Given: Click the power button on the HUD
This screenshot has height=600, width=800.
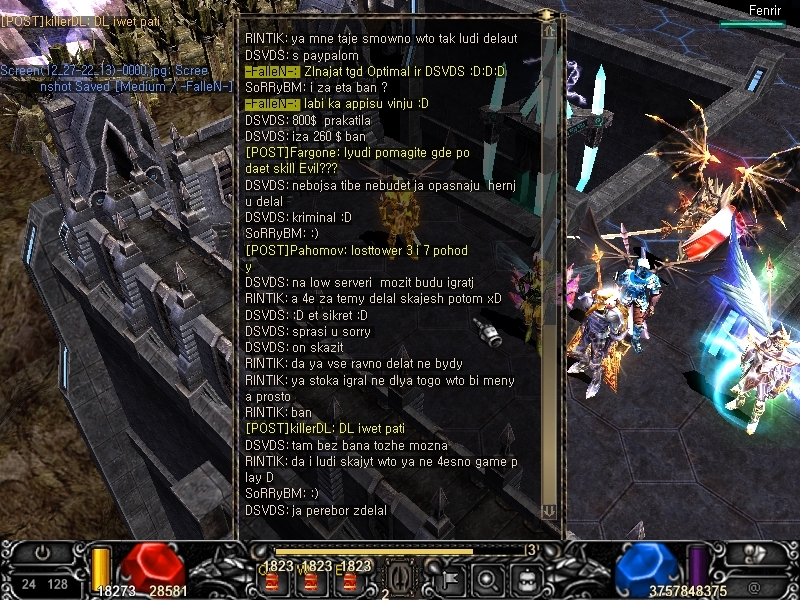Looking at the screenshot, I should [42, 552].
